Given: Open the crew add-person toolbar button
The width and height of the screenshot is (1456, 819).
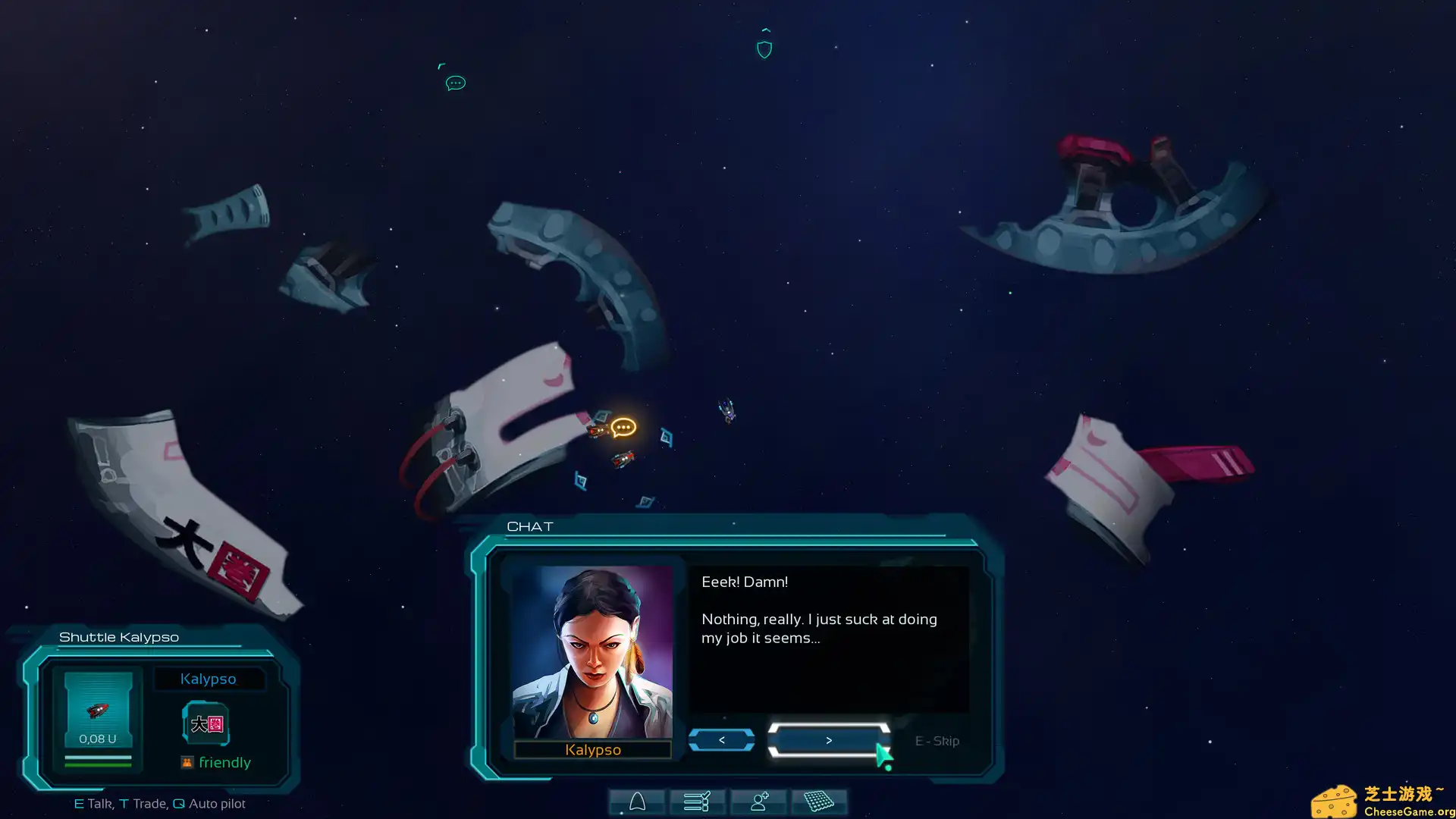Looking at the screenshot, I should pyautogui.click(x=758, y=802).
